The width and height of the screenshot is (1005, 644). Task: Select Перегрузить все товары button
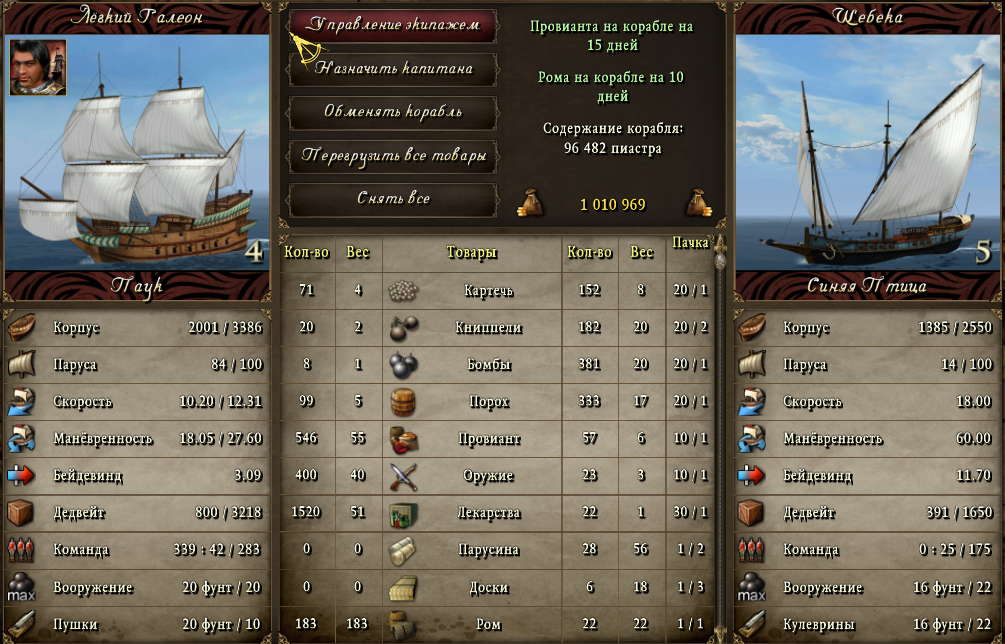click(x=393, y=156)
